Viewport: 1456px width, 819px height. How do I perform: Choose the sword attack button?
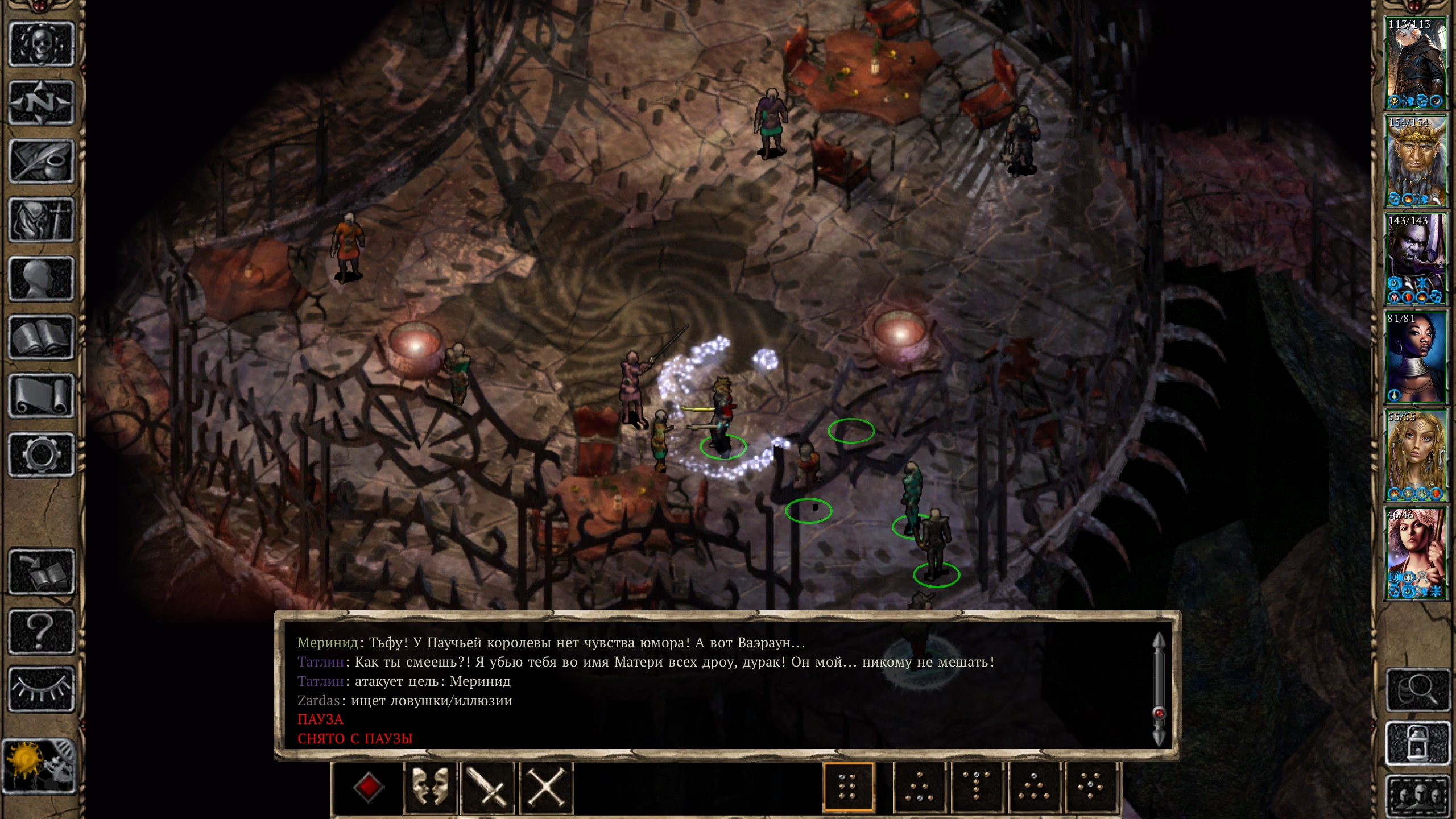pos(488,788)
